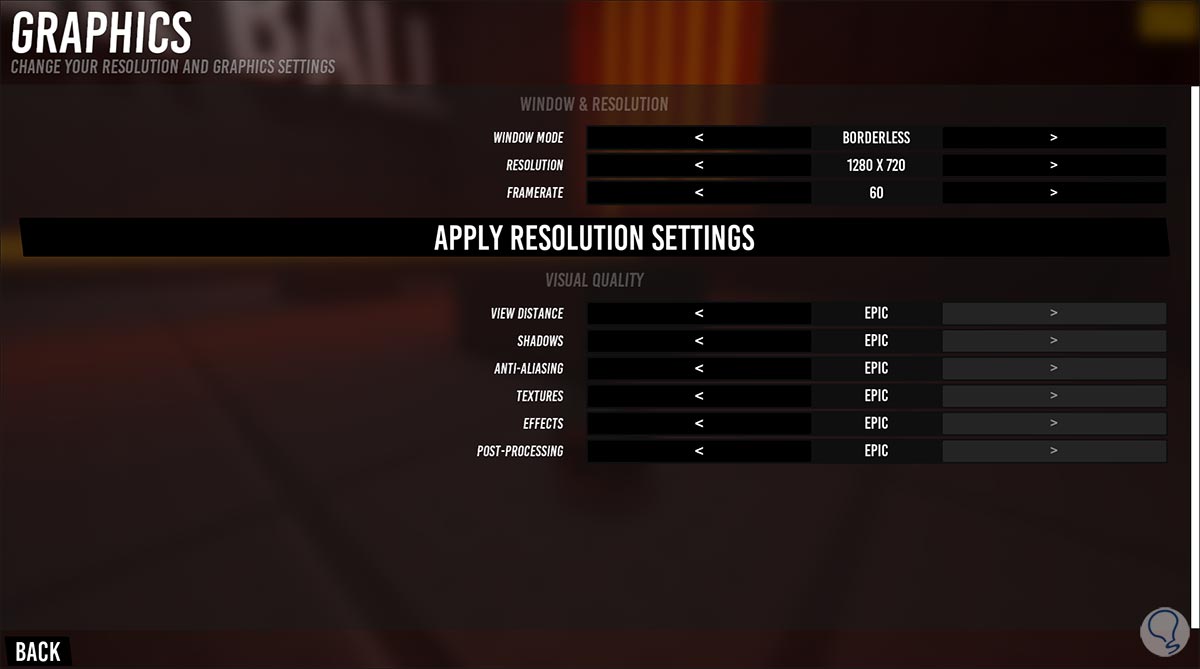Click the Post-Processing right arrow
The image size is (1200, 669).
[1054, 451]
